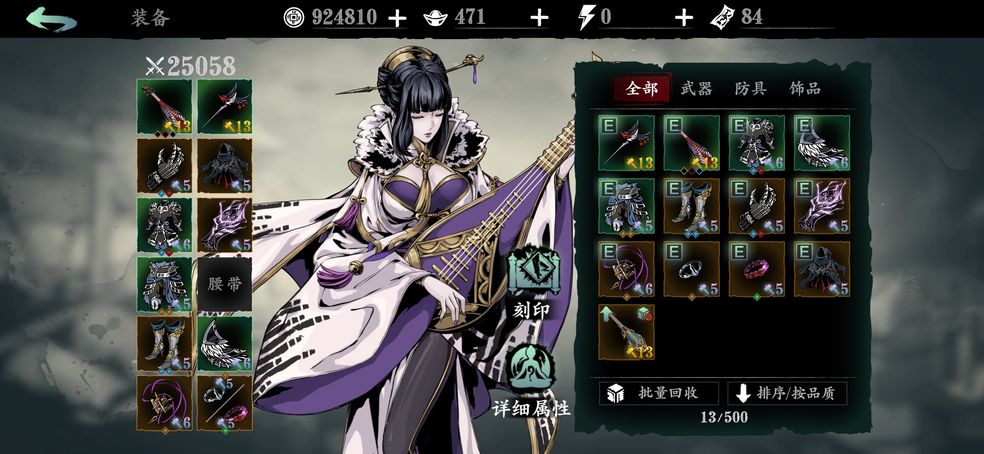Open the 武器 weapons tab

696,89
